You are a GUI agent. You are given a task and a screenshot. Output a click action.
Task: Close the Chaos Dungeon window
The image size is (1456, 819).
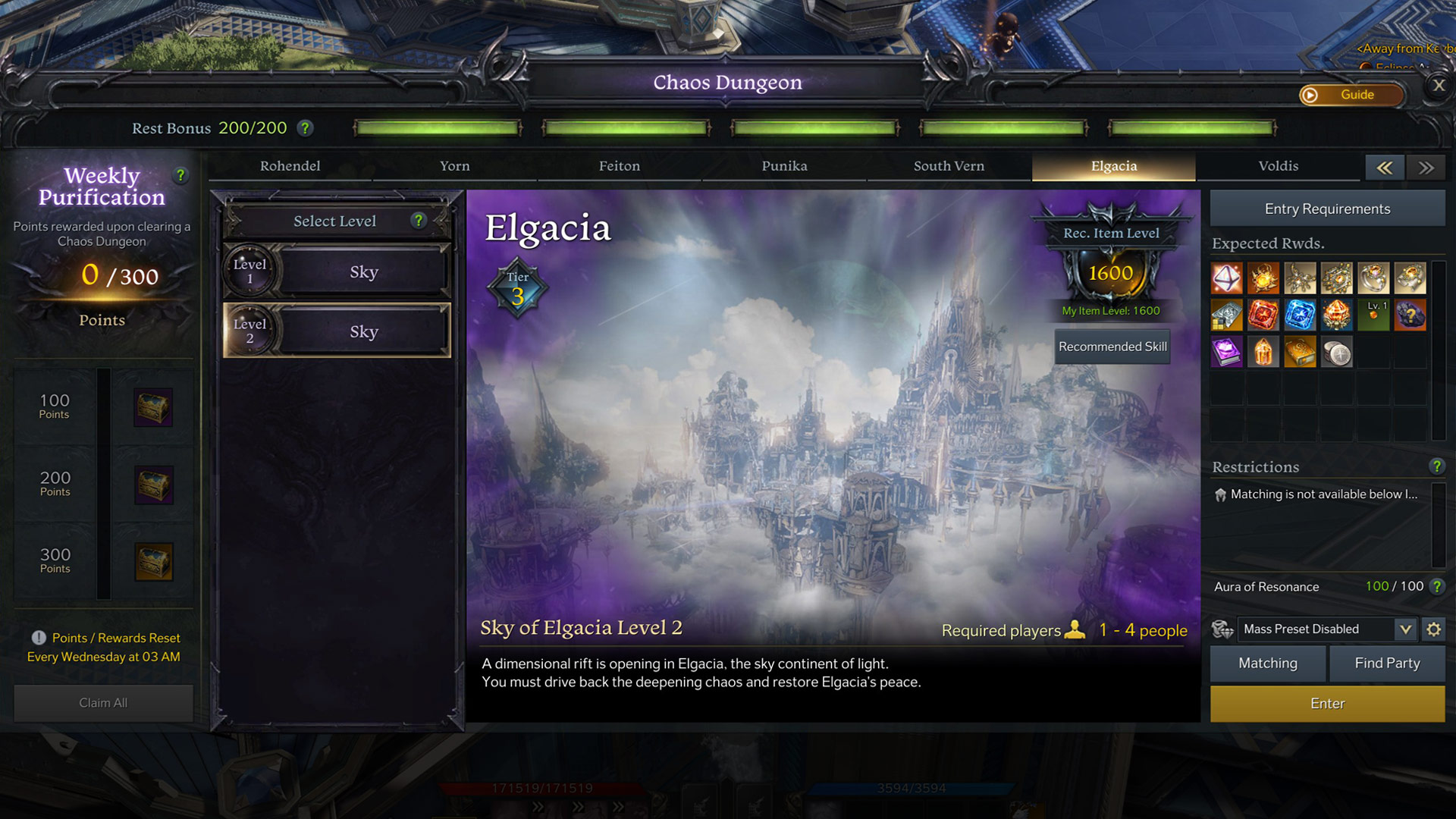tap(1439, 86)
